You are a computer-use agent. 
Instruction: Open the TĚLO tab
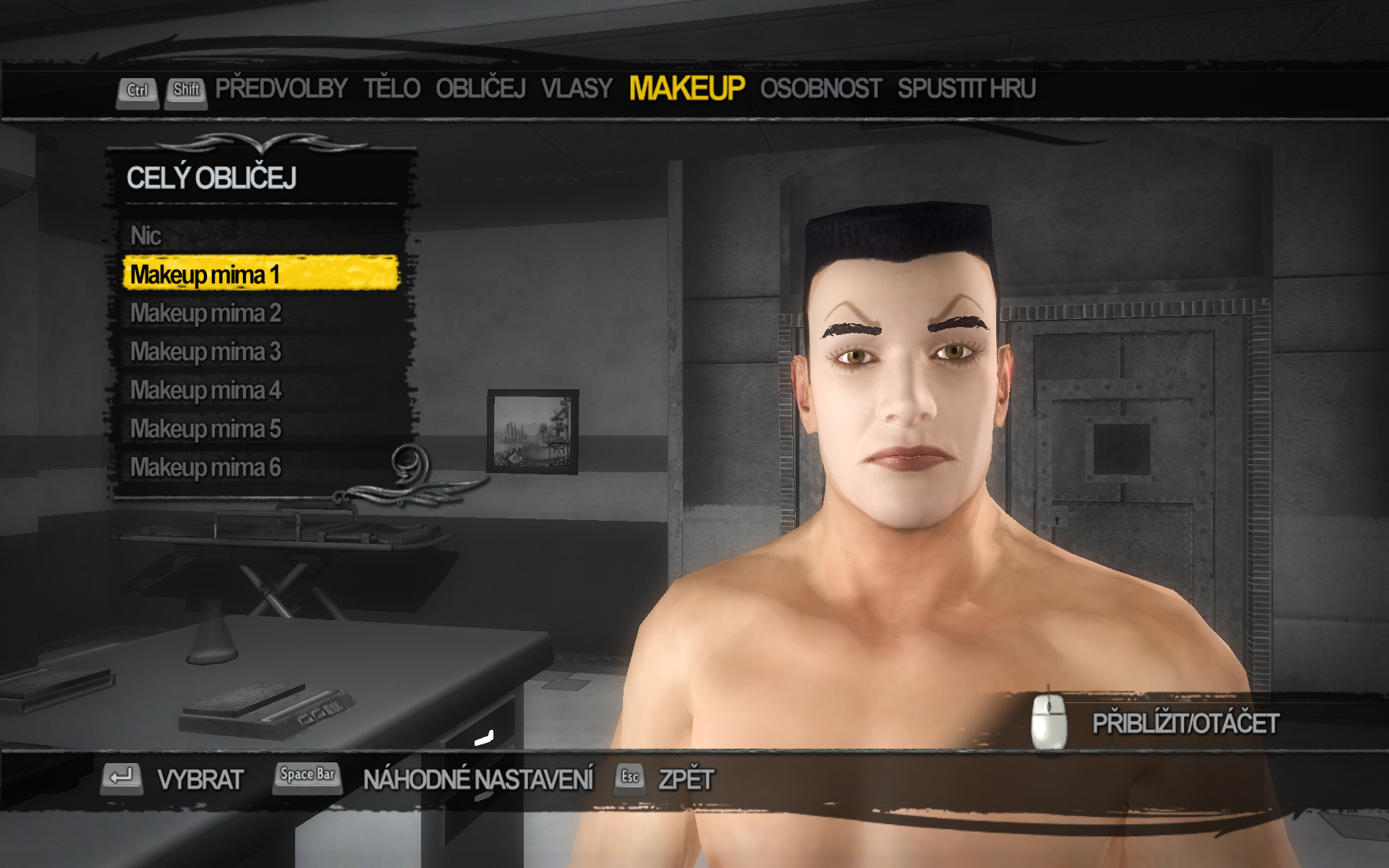tap(391, 89)
